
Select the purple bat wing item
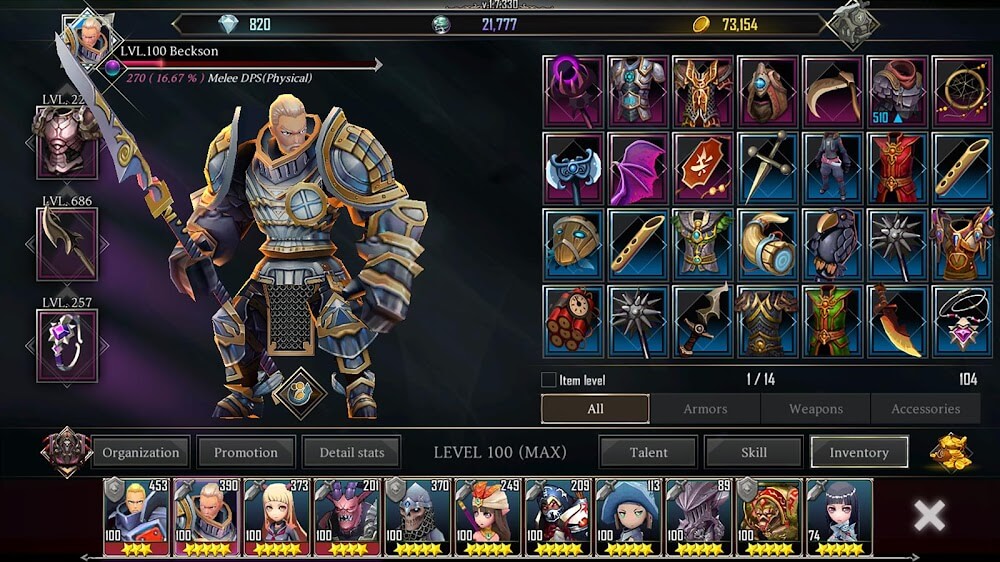coord(638,167)
